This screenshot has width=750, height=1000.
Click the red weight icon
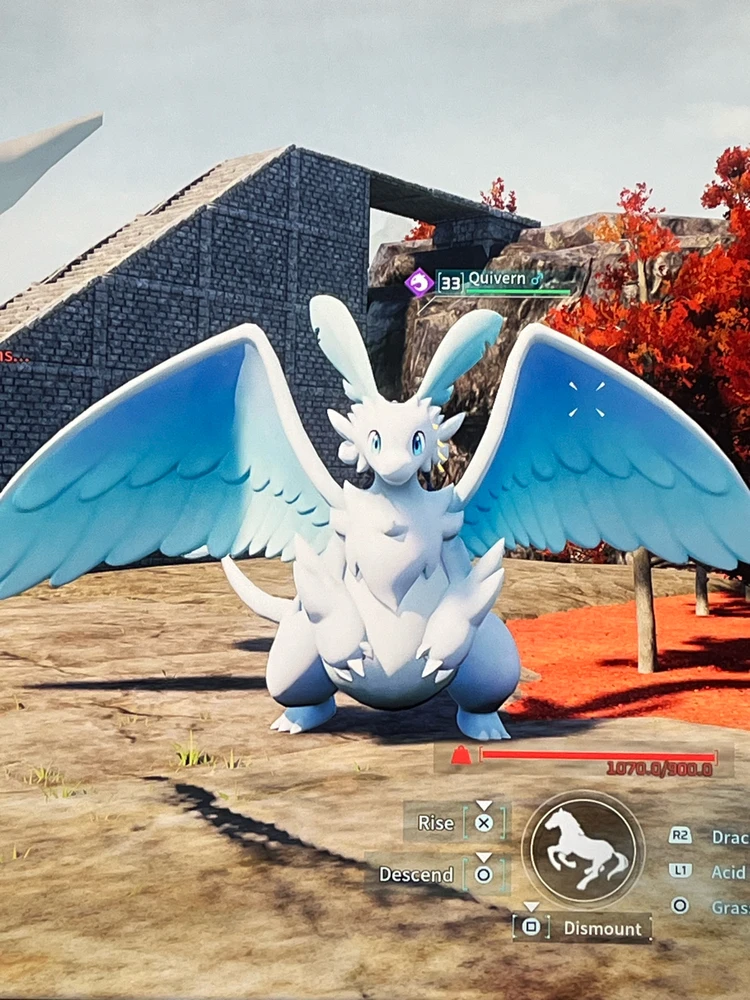460,755
